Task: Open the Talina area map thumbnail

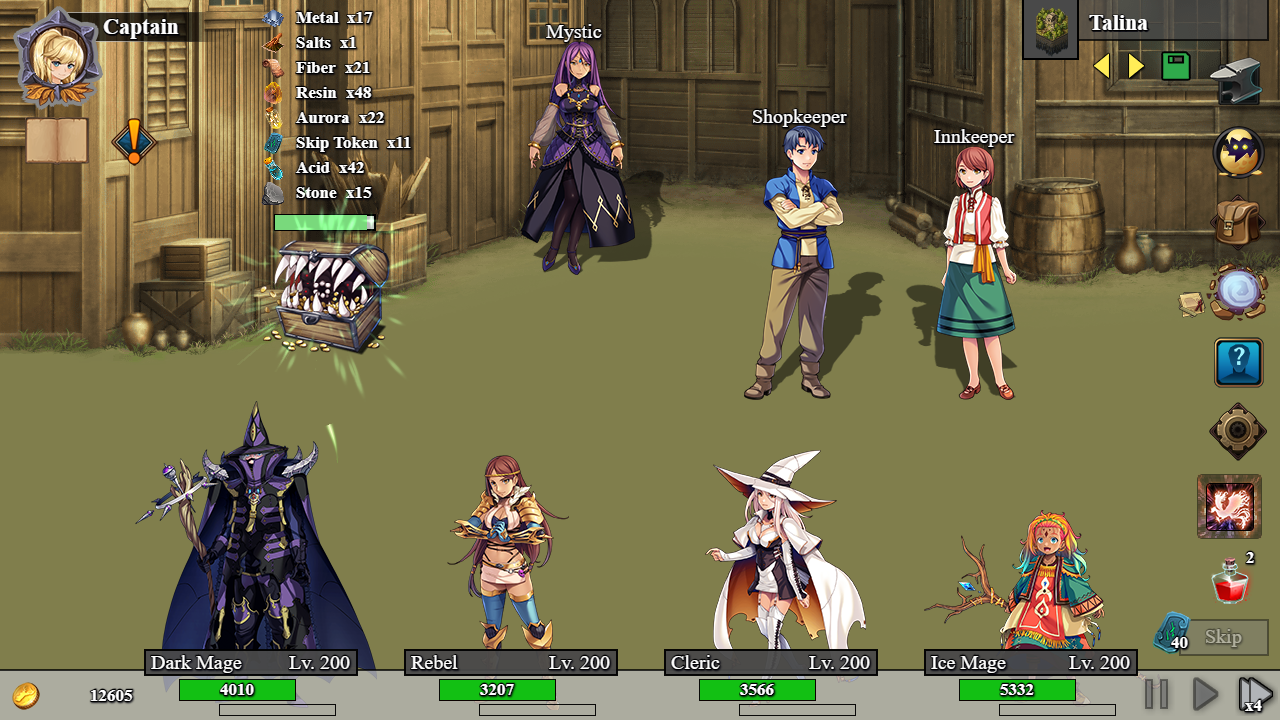Action: (x=1050, y=28)
